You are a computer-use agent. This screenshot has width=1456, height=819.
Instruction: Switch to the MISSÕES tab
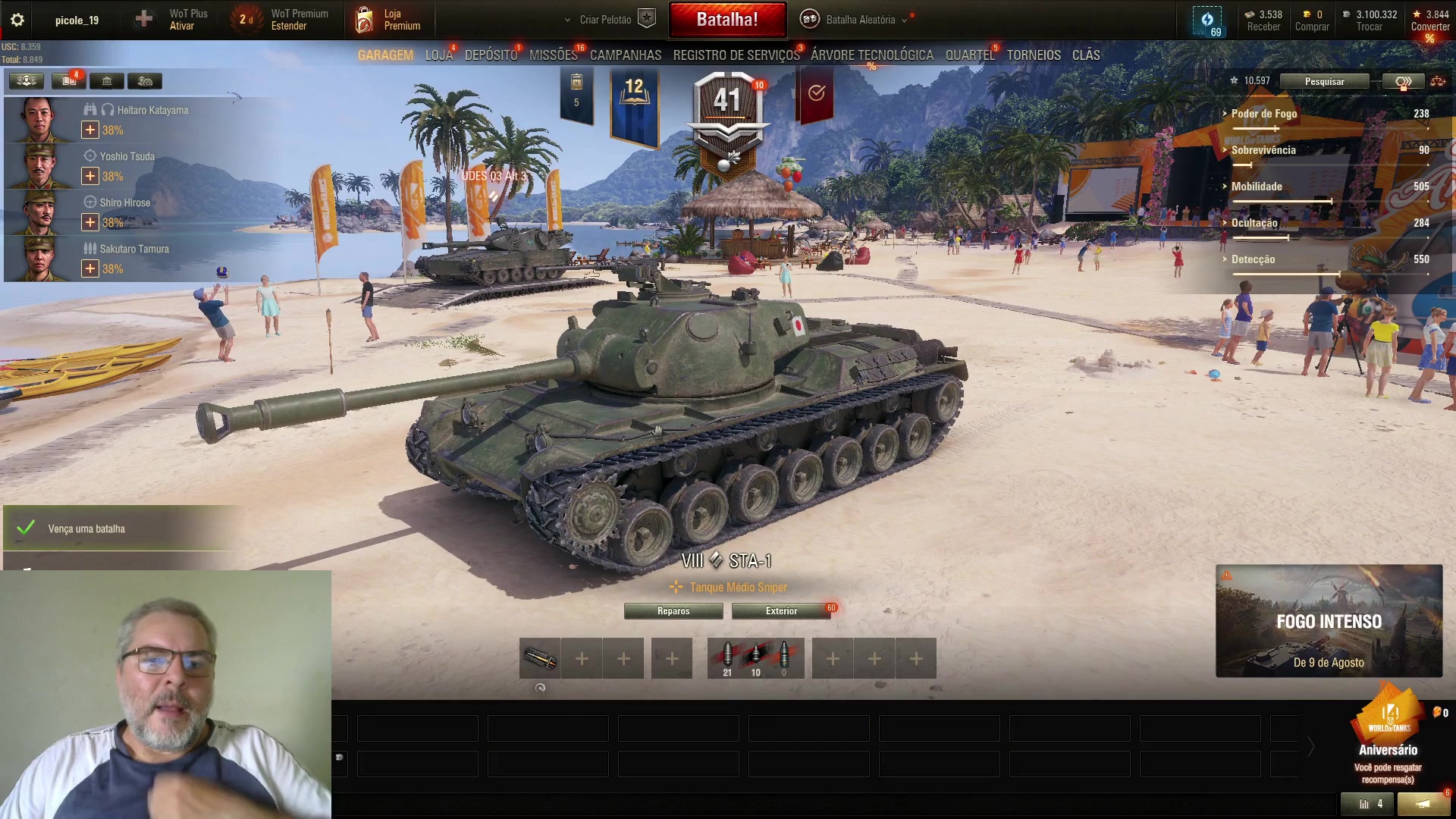pyautogui.click(x=553, y=55)
